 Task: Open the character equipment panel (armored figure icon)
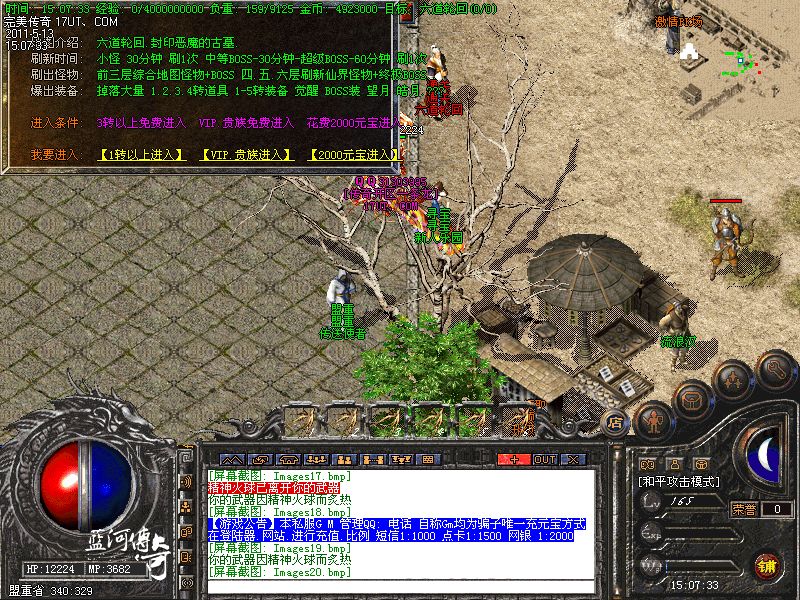click(654, 422)
